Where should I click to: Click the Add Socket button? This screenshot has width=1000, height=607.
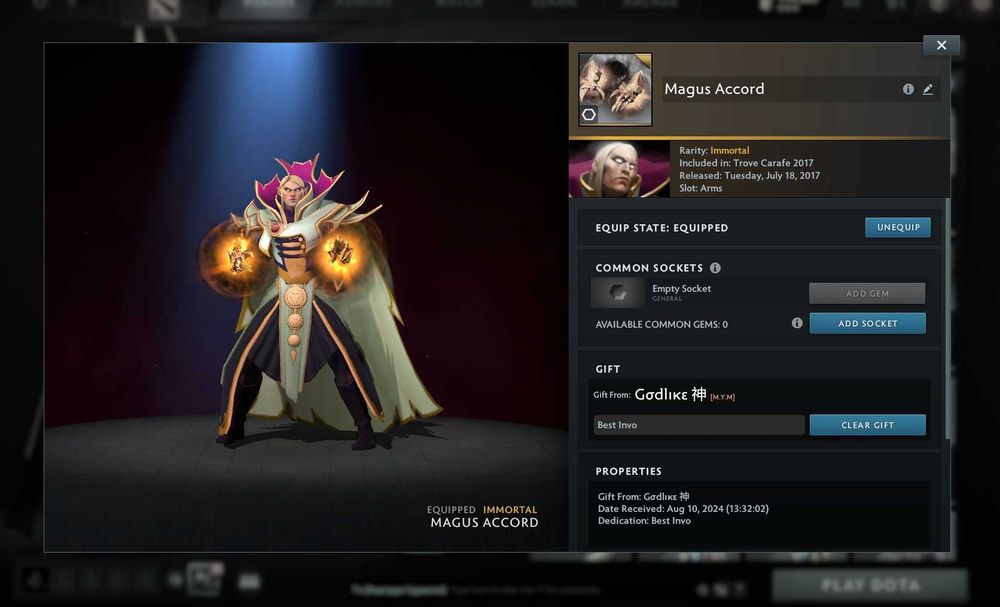pyautogui.click(x=867, y=324)
